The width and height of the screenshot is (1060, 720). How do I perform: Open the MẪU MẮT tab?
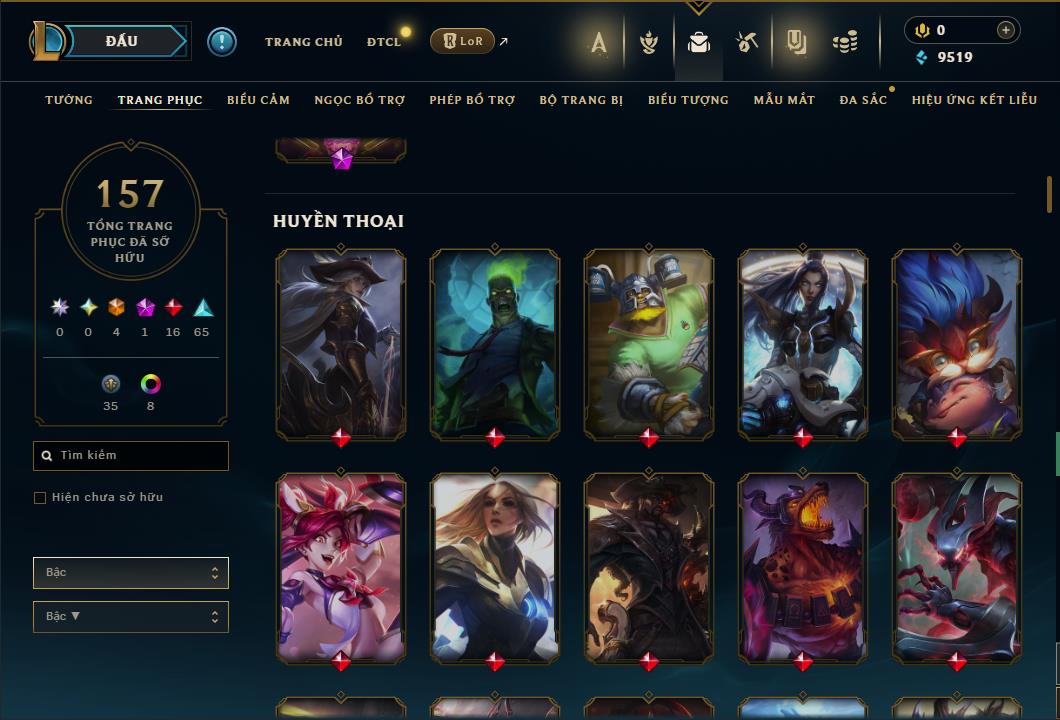[784, 100]
